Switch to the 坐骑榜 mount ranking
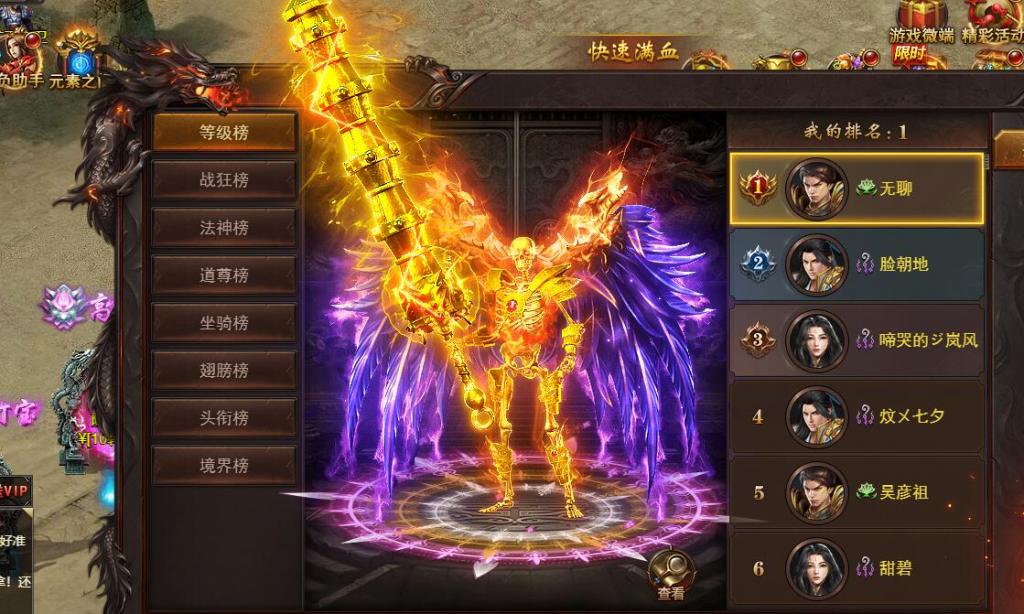 224,323
